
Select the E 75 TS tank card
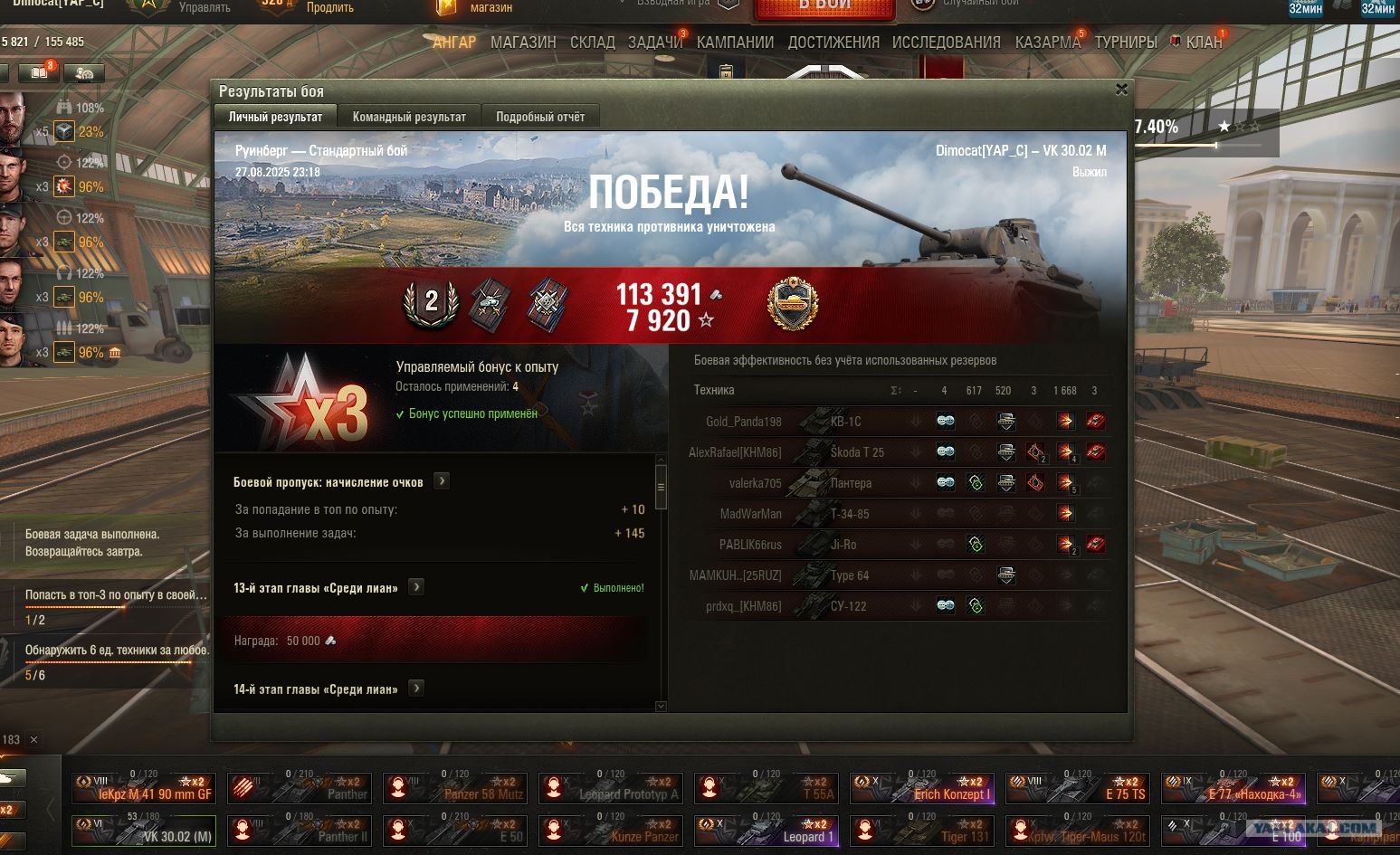1077,788
